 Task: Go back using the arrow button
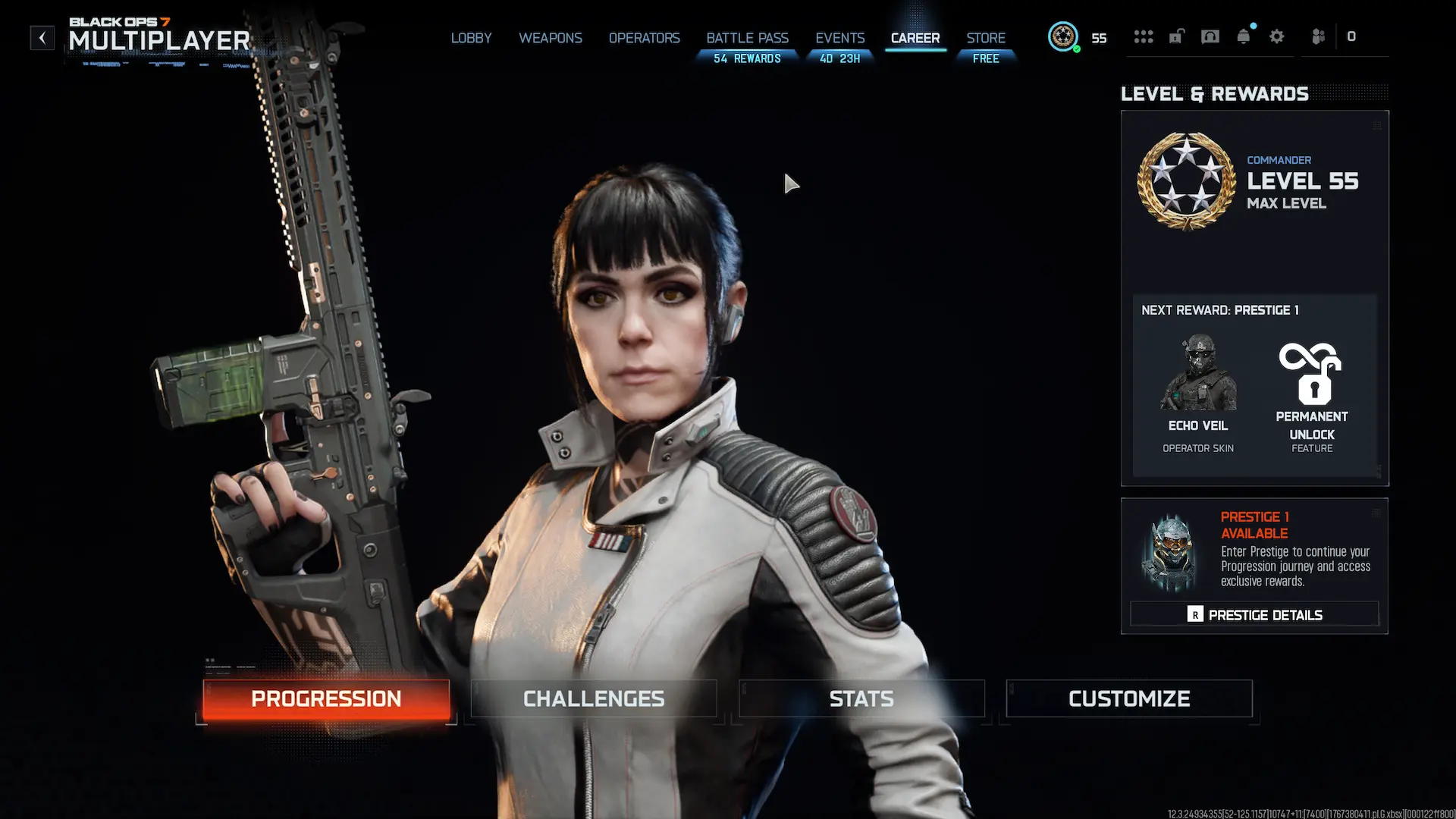point(42,37)
